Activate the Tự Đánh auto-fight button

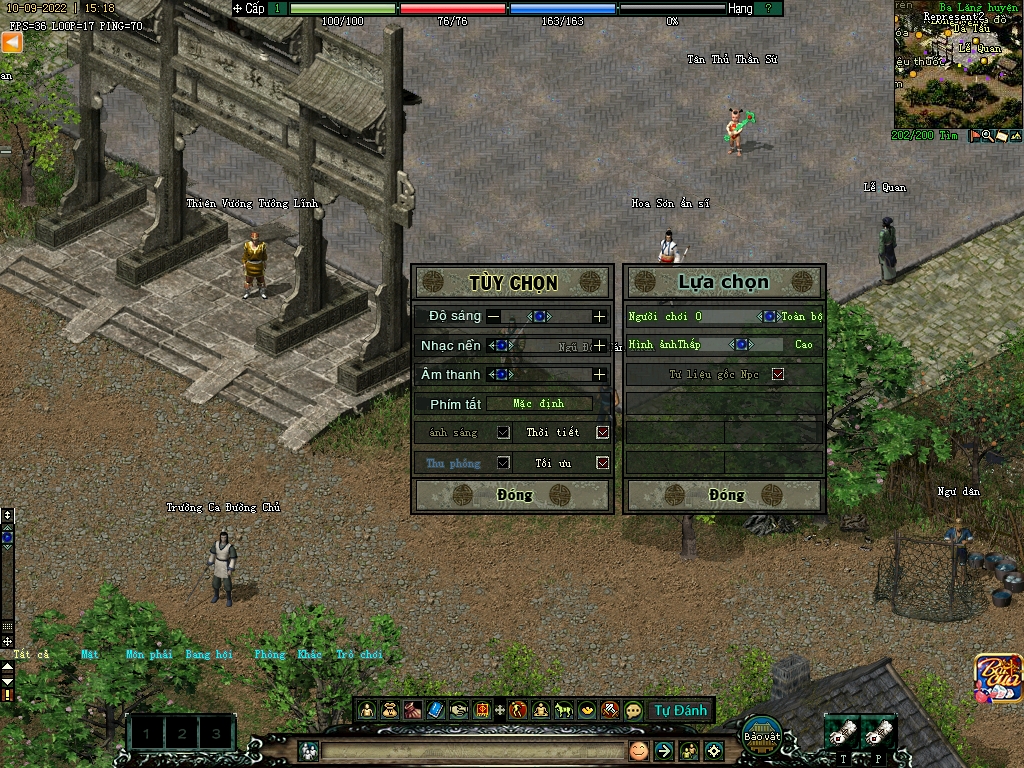680,711
